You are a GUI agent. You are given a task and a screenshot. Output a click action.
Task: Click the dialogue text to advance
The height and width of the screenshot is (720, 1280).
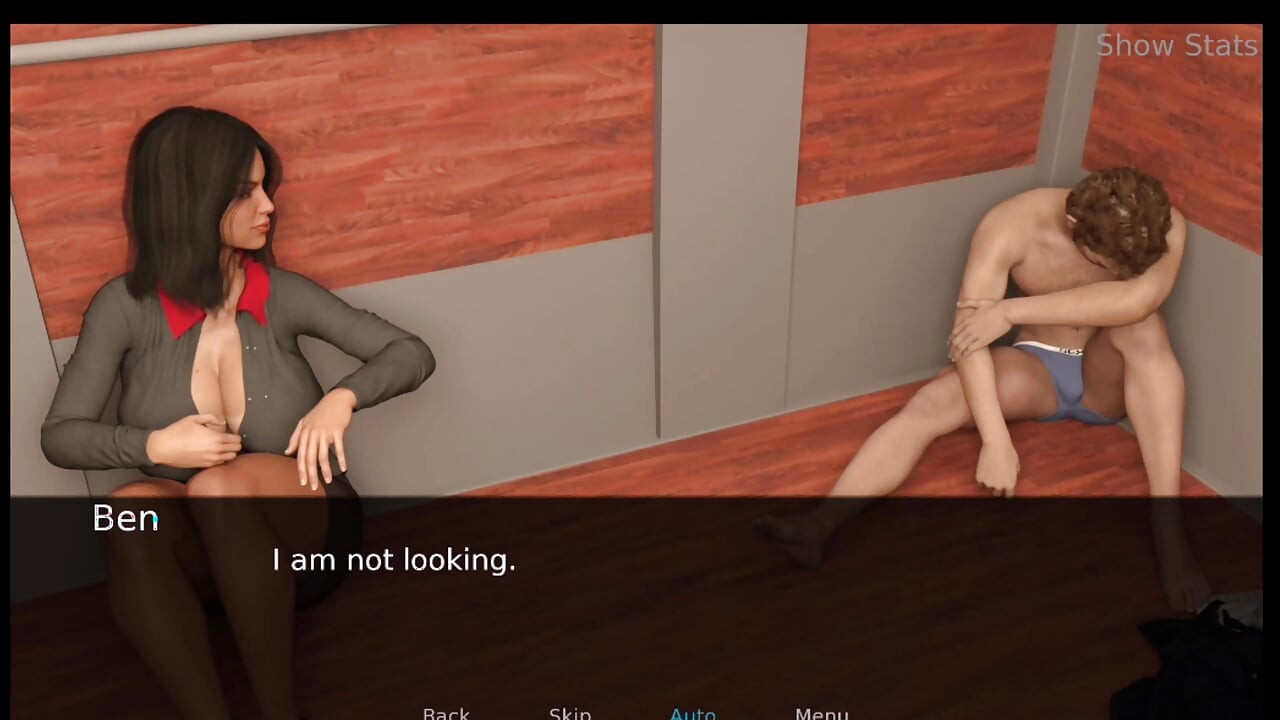[393, 560]
